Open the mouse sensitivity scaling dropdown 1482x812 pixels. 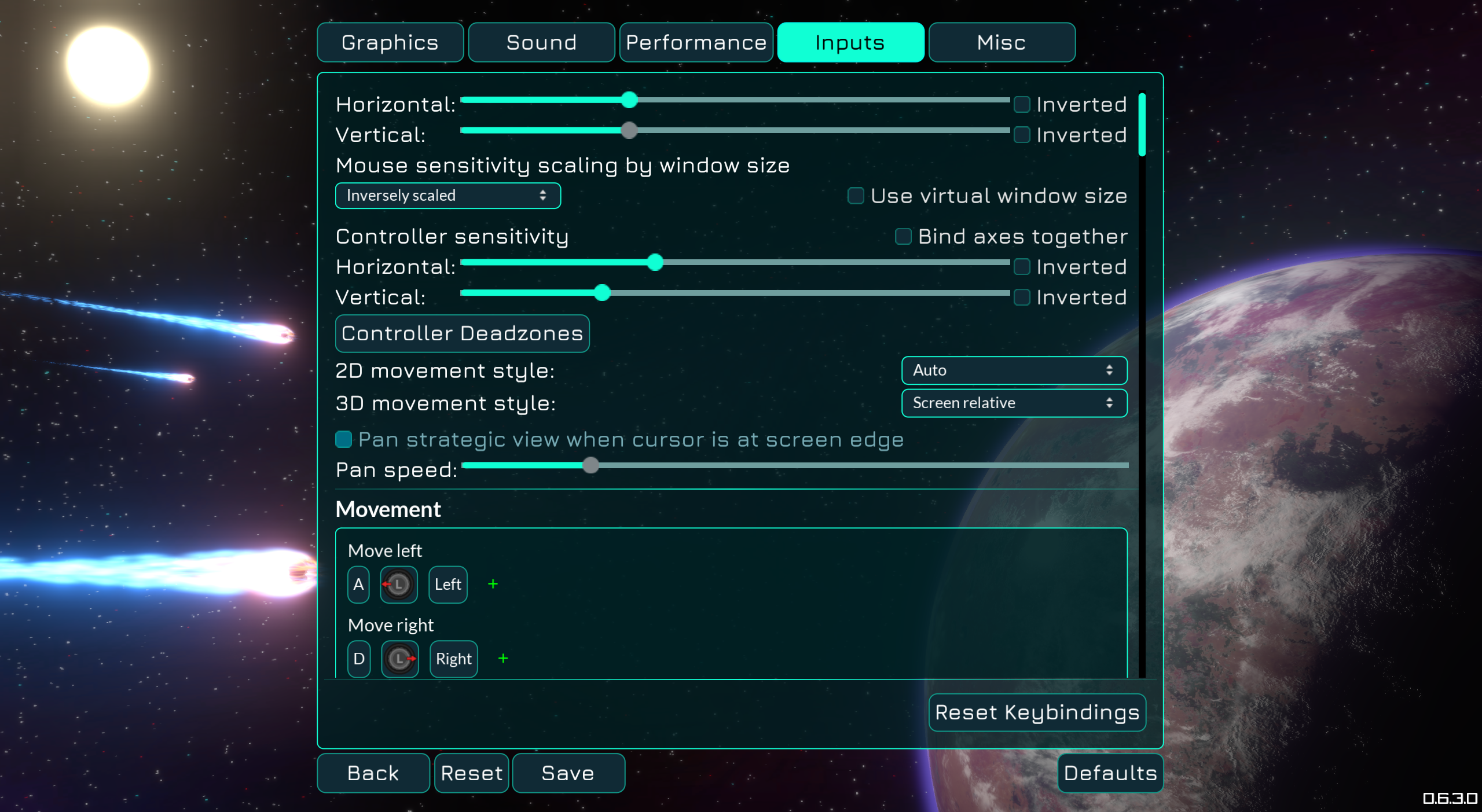(x=447, y=196)
